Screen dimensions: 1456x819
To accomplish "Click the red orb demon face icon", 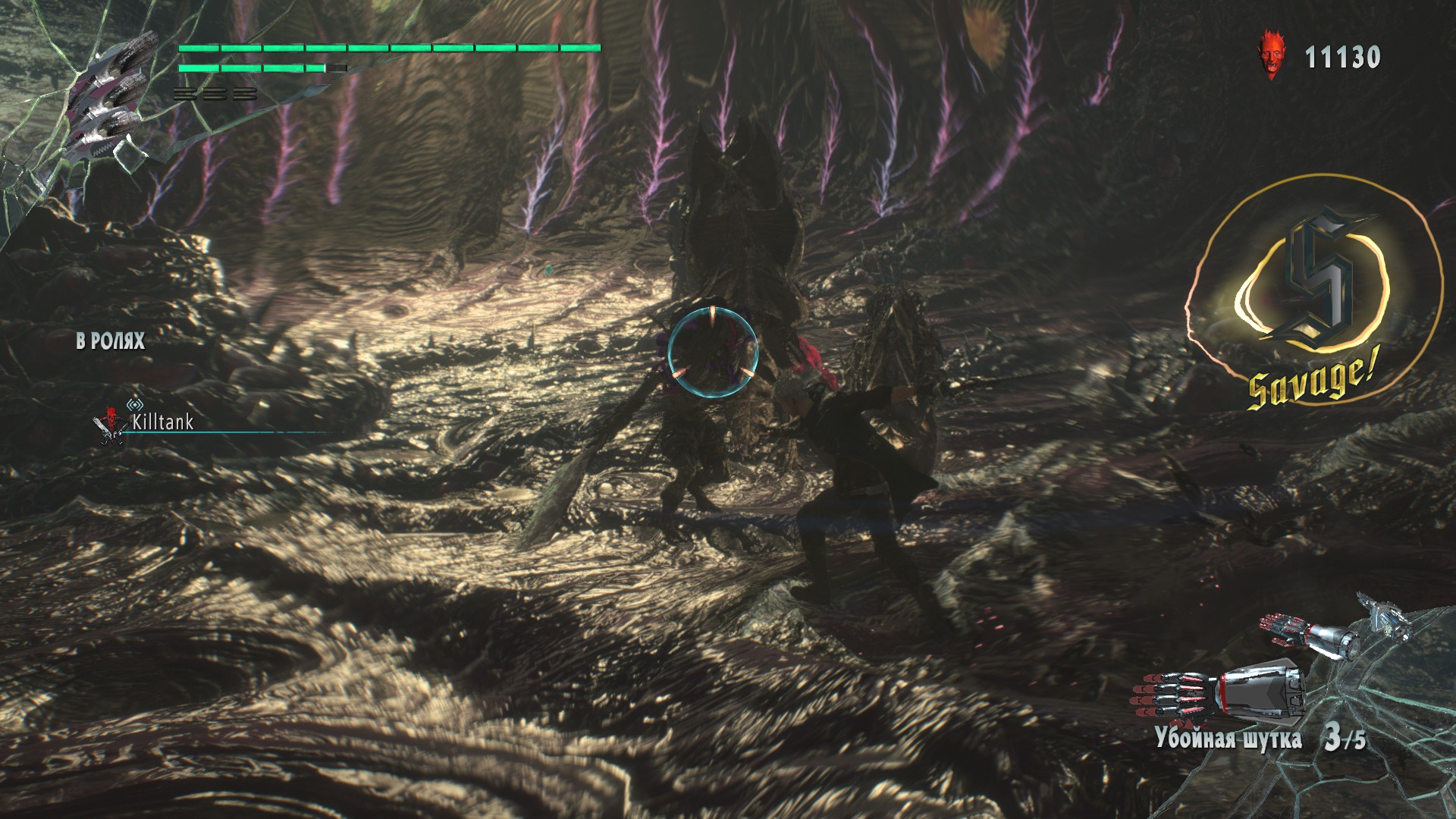I will 1272,55.
